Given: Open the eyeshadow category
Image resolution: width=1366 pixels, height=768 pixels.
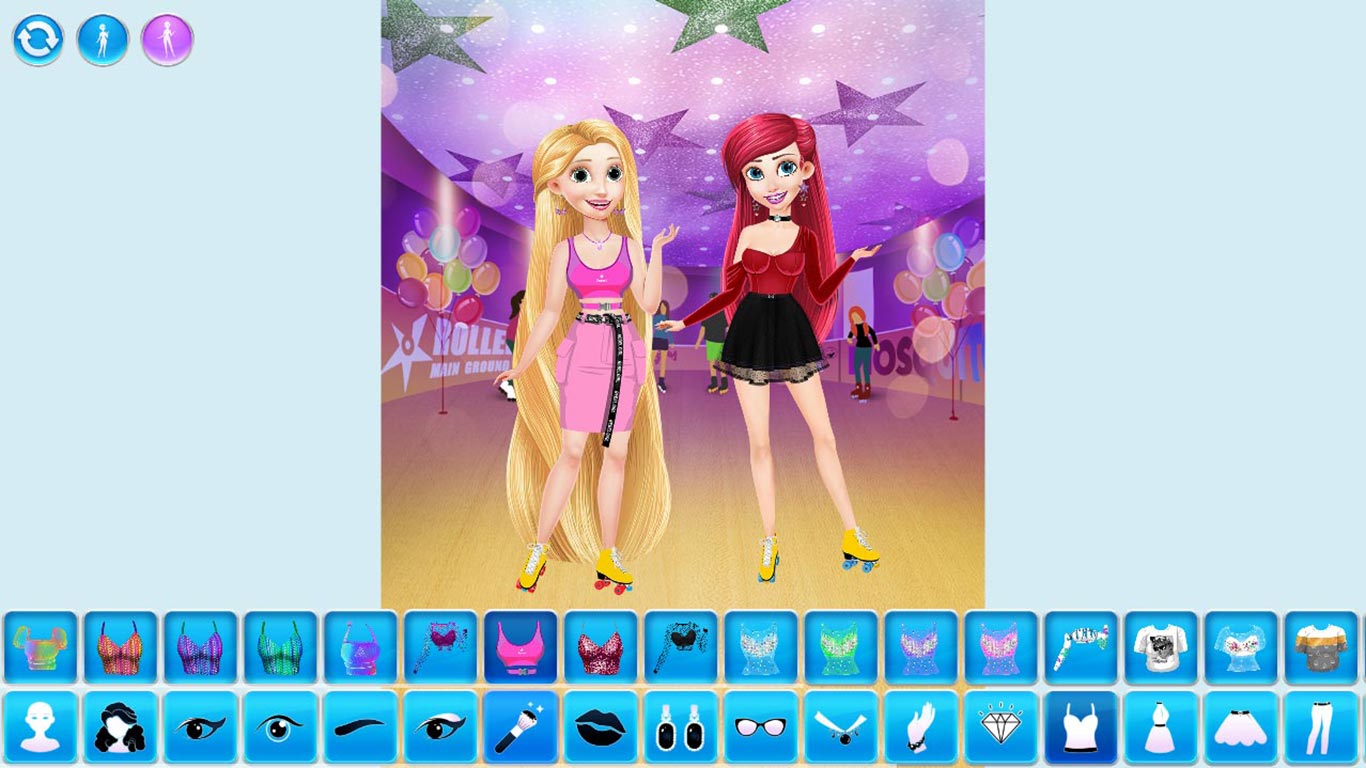Looking at the screenshot, I should (440, 730).
